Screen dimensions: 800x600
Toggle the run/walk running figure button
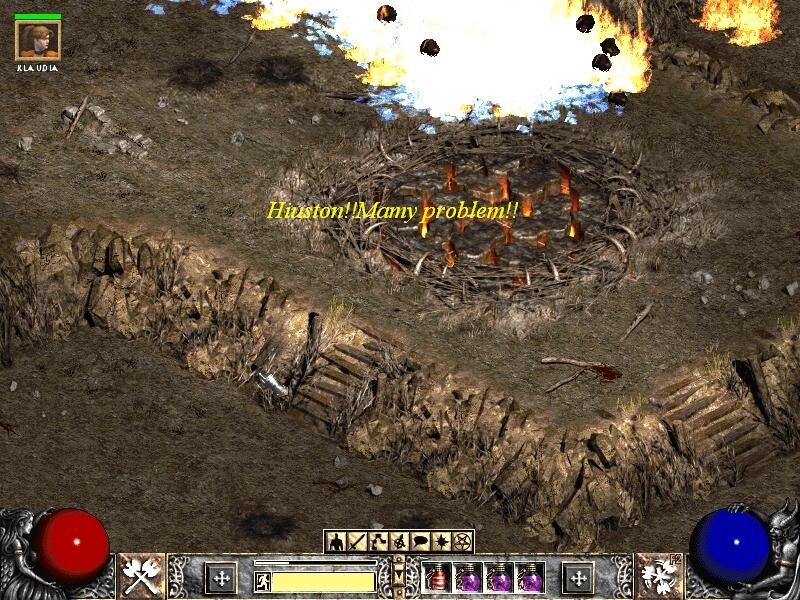tap(262, 580)
